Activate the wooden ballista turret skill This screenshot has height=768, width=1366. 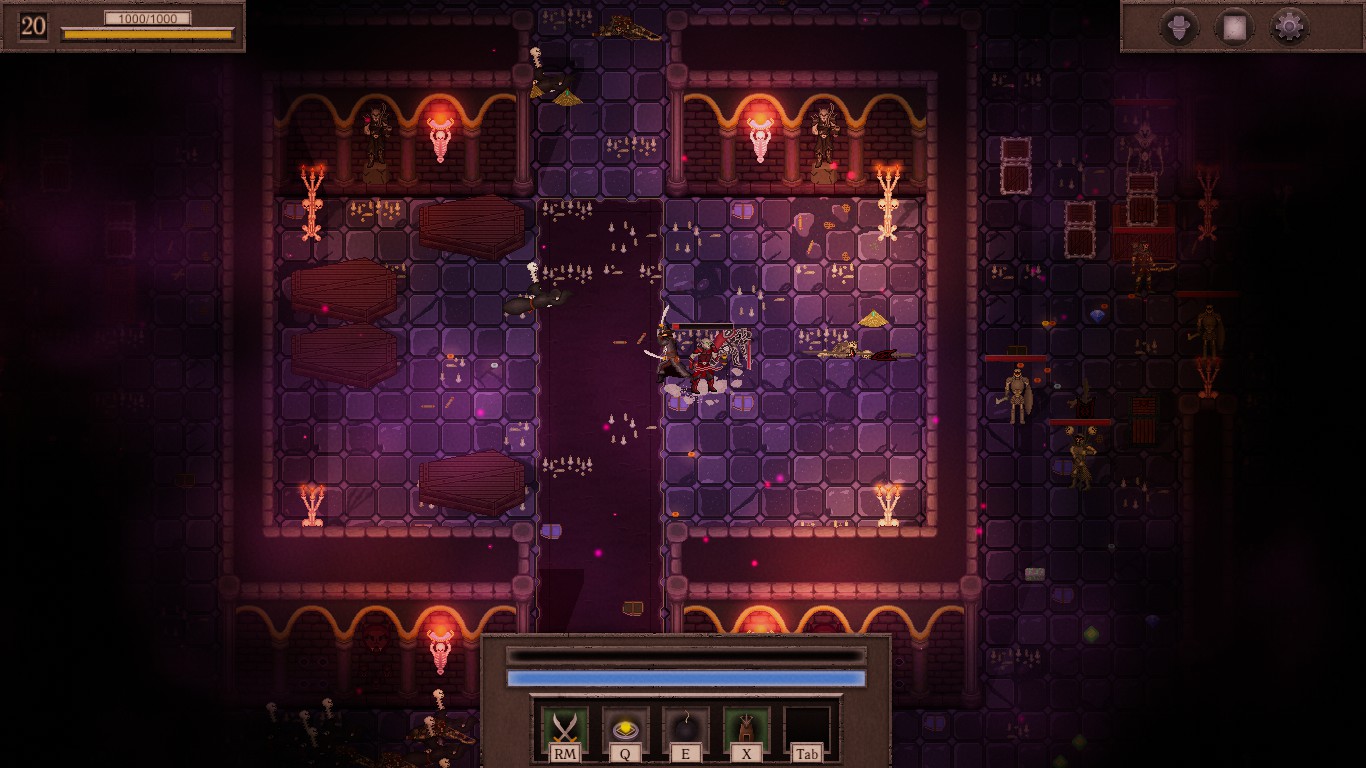746,729
